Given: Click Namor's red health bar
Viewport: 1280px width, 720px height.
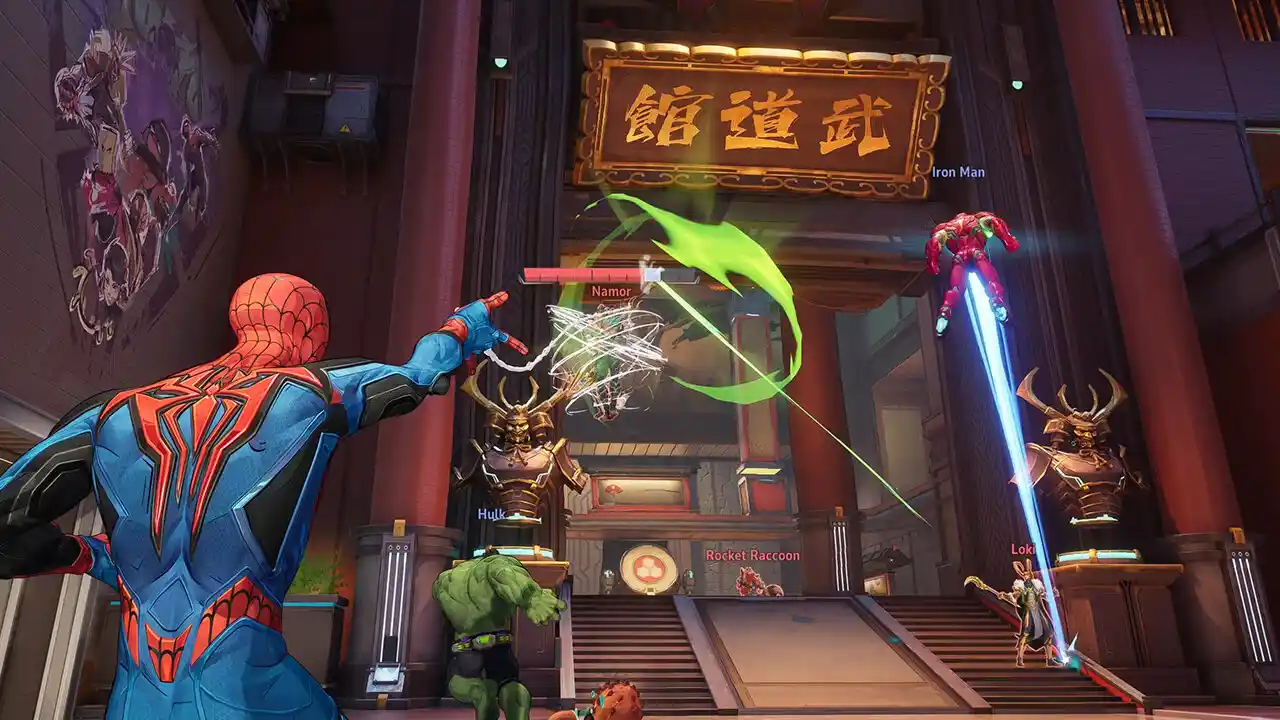Looking at the screenshot, I should [x=580, y=272].
